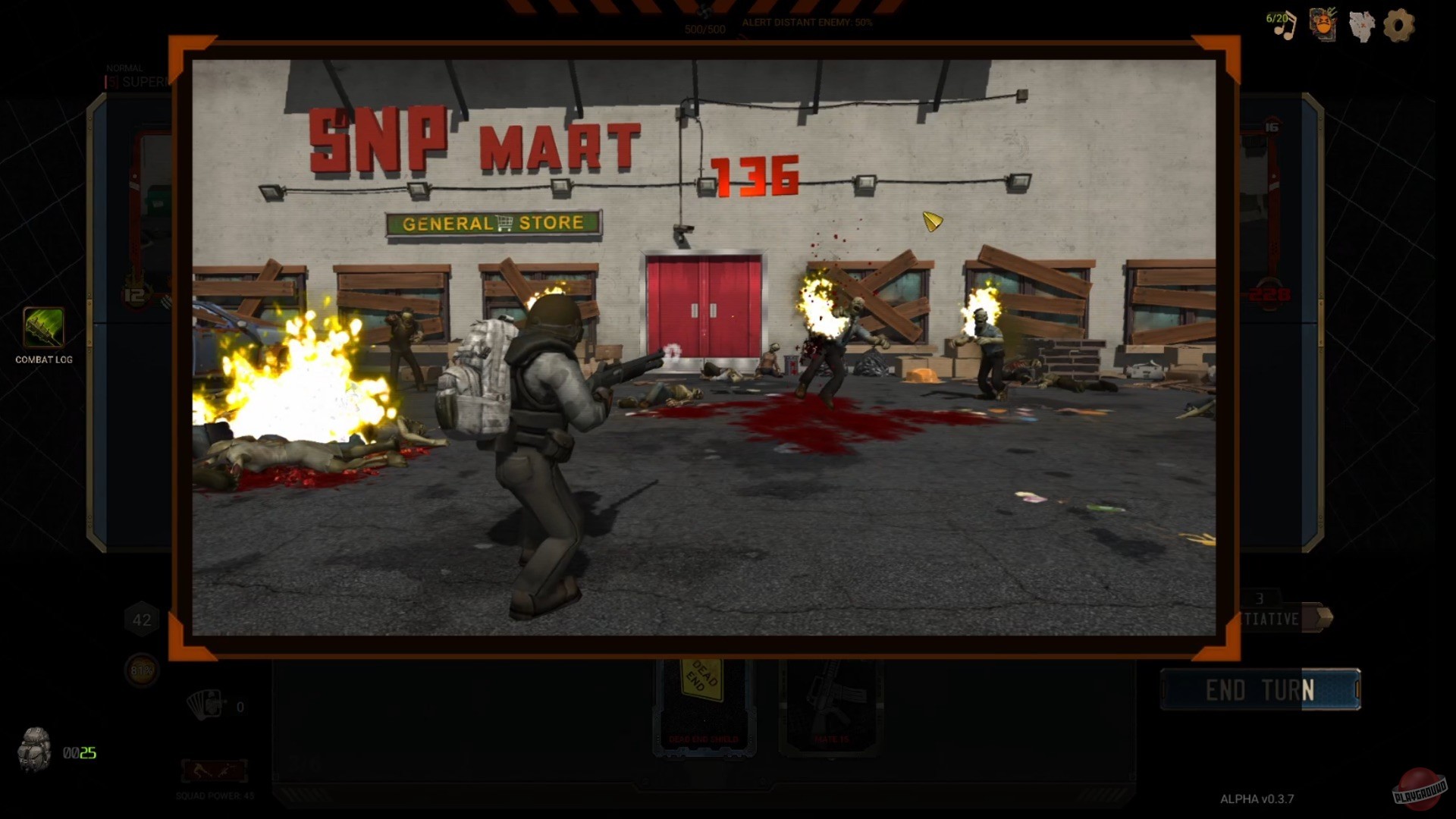The width and height of the screenshot is (1456, 819).
Task: Click the SQUAD POWER: 45 label
Action: tap(215, 795)
